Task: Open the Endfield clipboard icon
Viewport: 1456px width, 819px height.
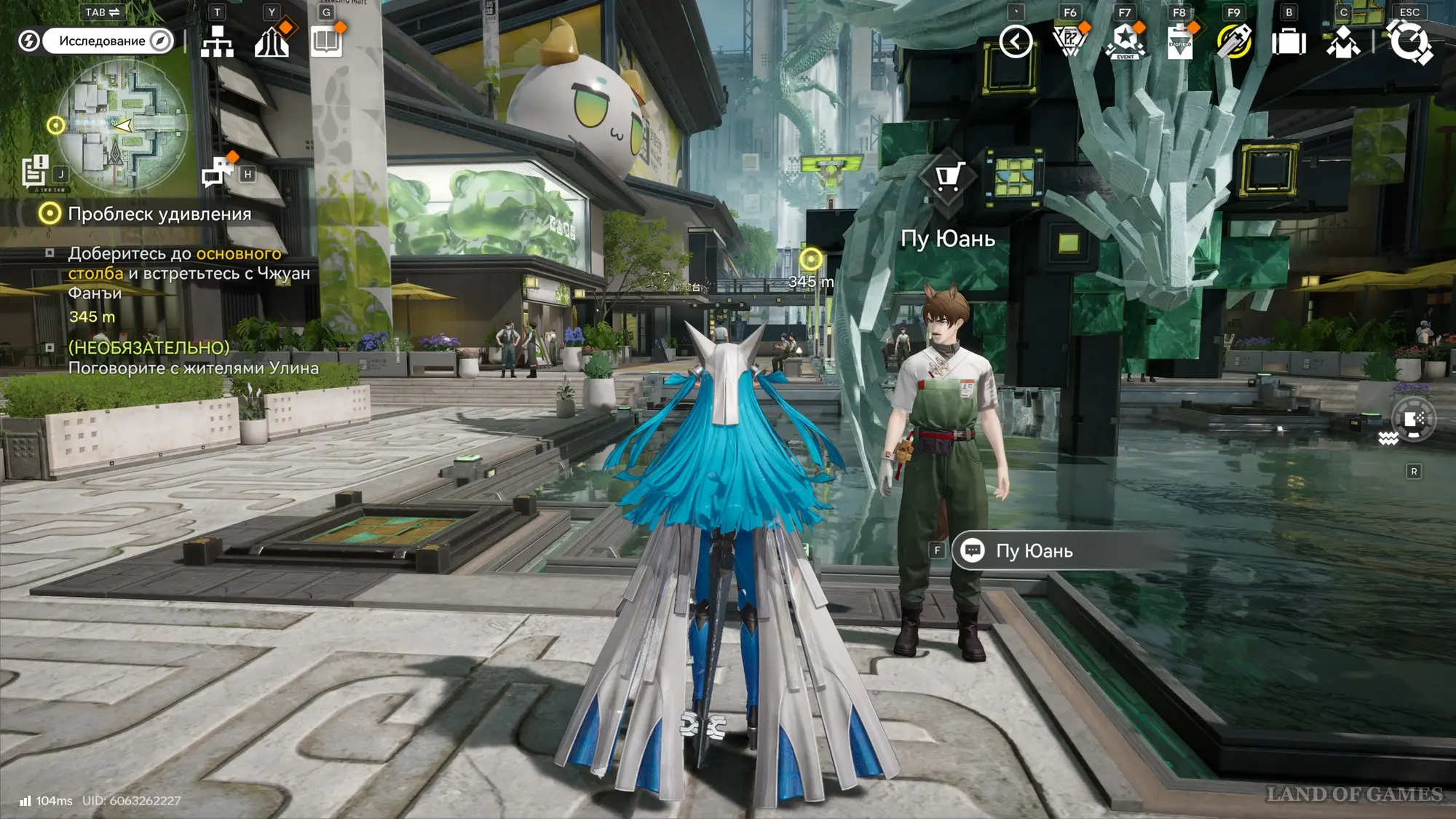Action: click(x=1179, y=41)
